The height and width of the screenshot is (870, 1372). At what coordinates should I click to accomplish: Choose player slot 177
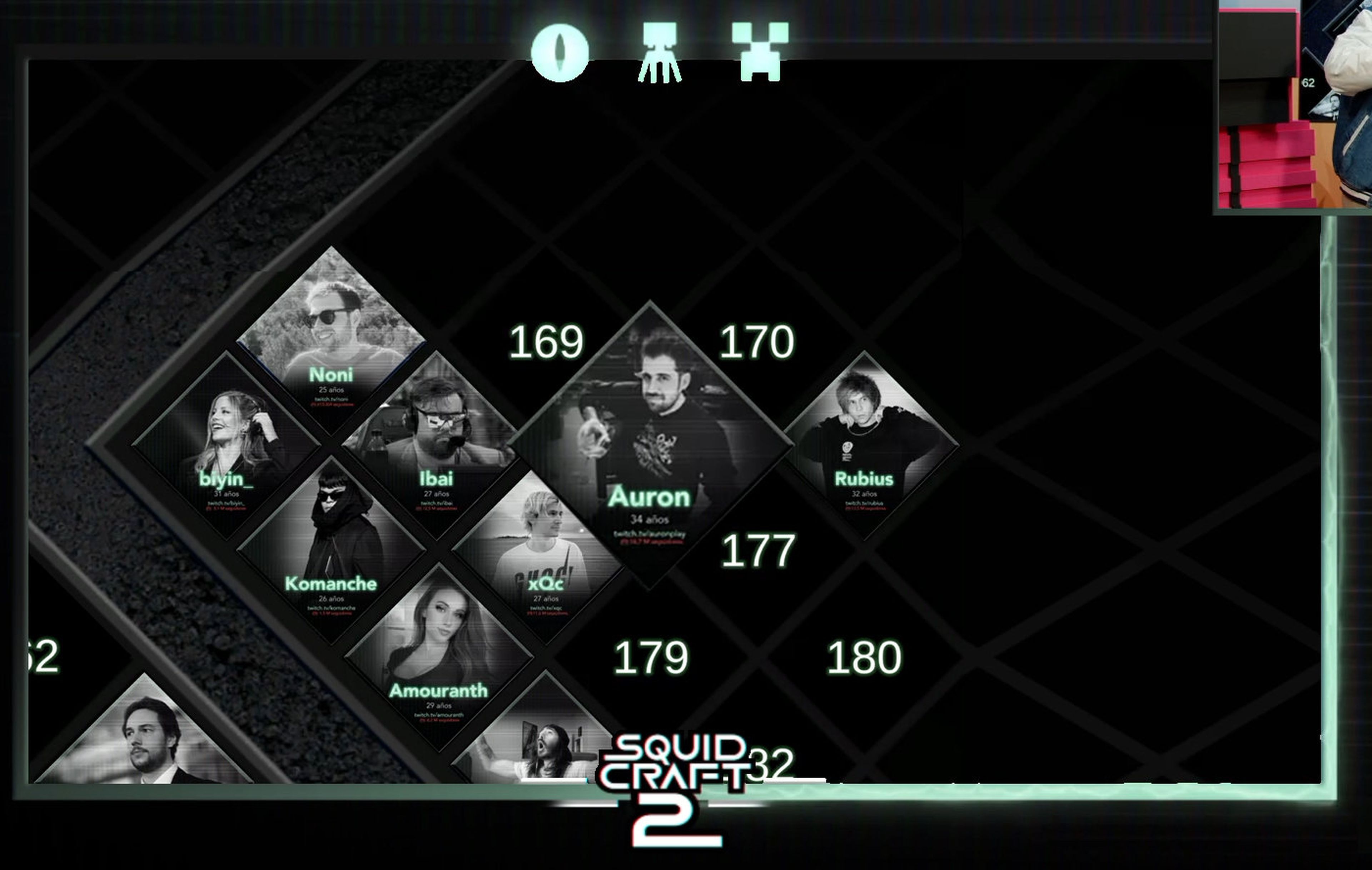click(757, 551)
